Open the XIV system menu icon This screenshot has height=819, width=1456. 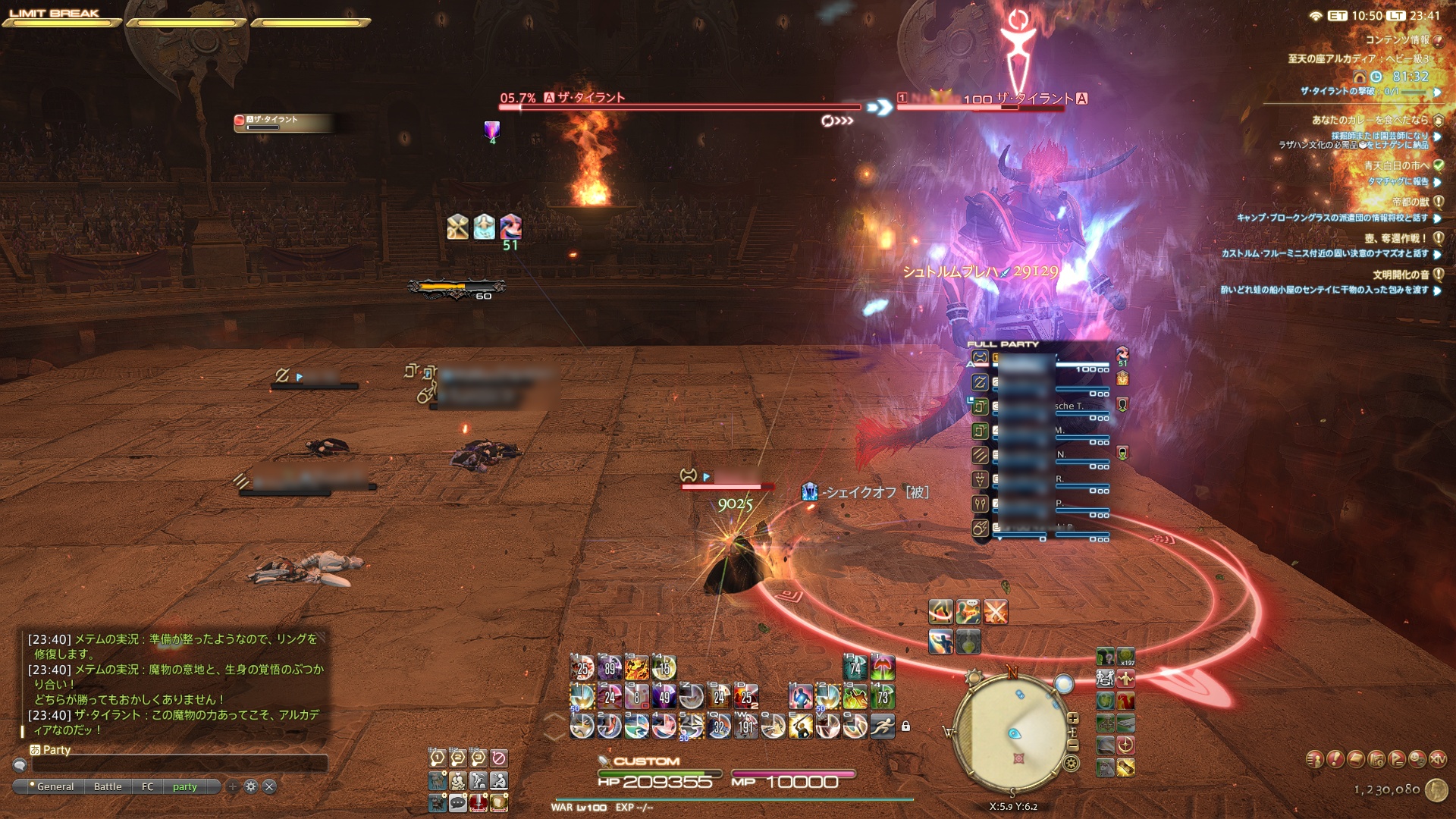1438,759
